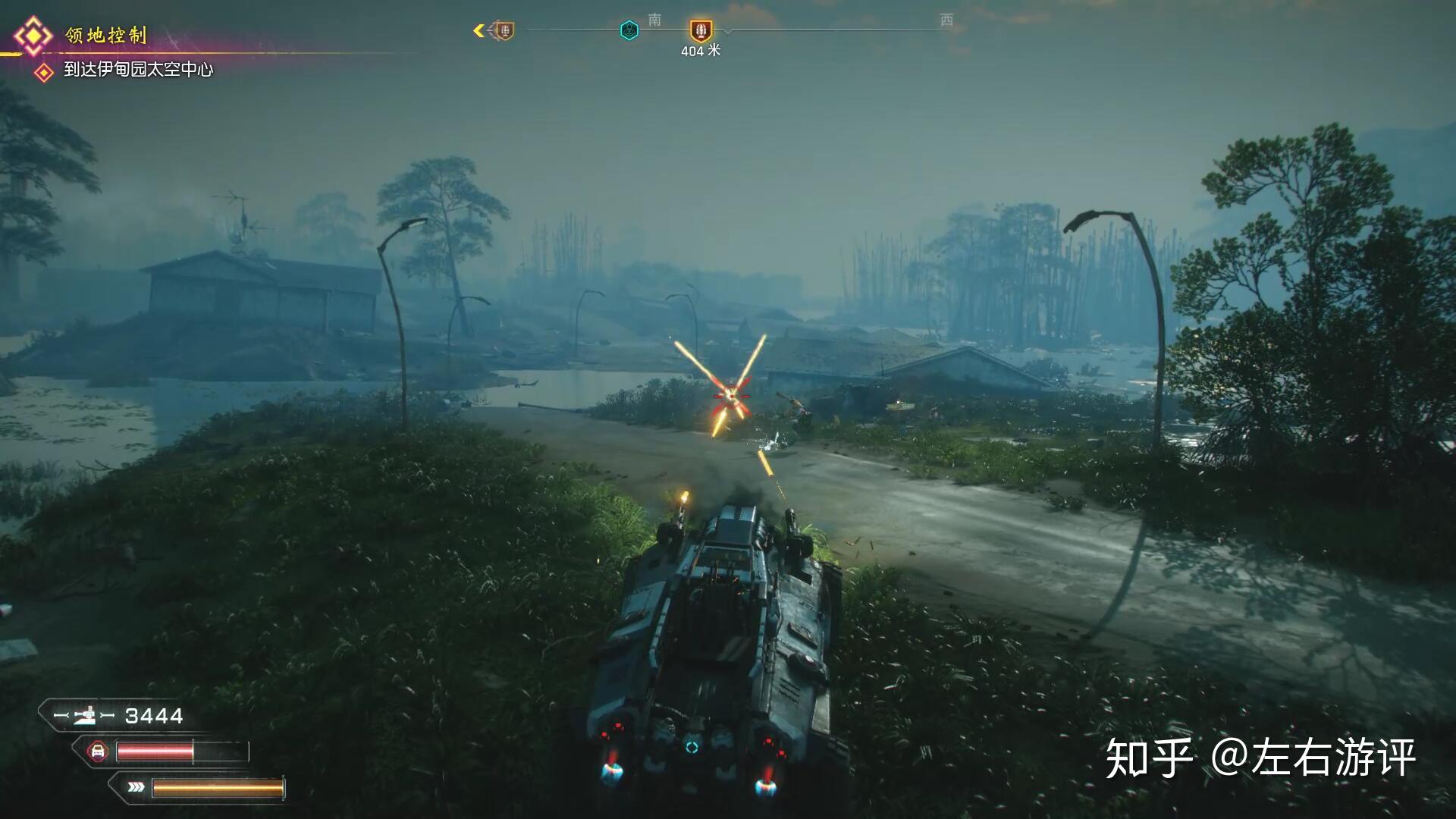1456x819 pixels.
Task: Select the off-screen marker at compass left edge
Action: pyautogui.click(x=503, y=30)
